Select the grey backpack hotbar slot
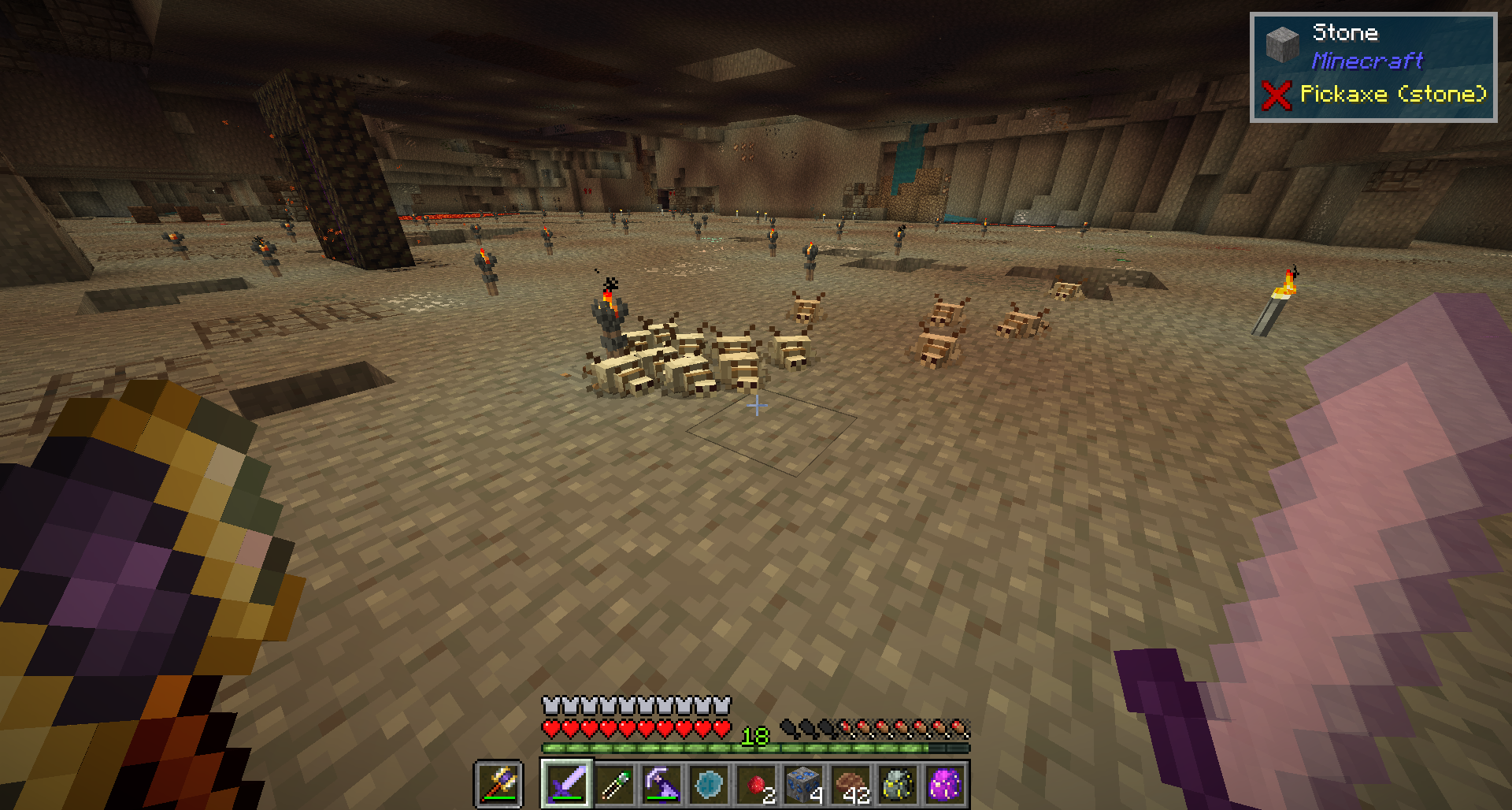The width and height of the screenshot is (1512, 810). [x=898, y=784]
